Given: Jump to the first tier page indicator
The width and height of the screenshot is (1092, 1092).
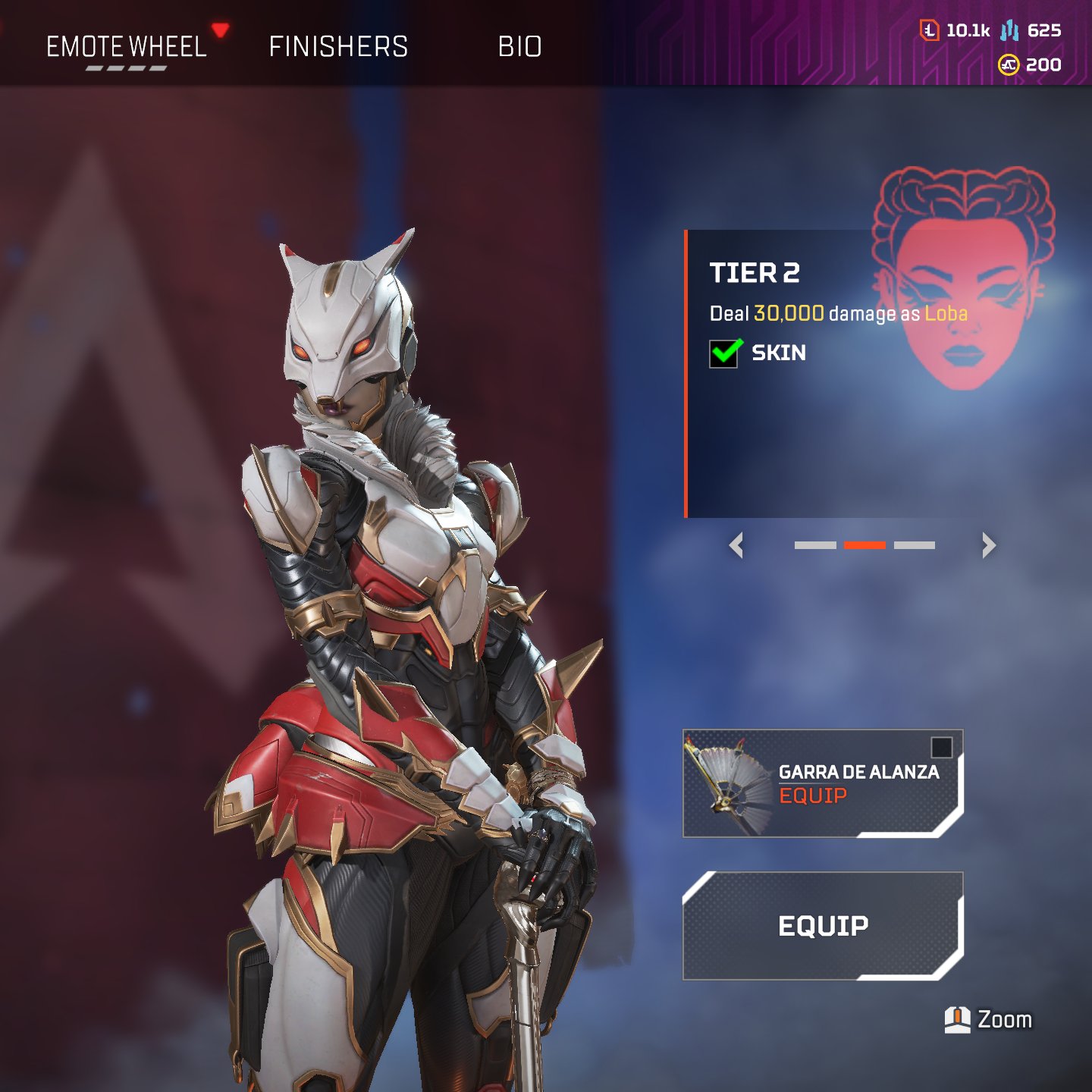Looking at the screenshot, I should 815,545.
